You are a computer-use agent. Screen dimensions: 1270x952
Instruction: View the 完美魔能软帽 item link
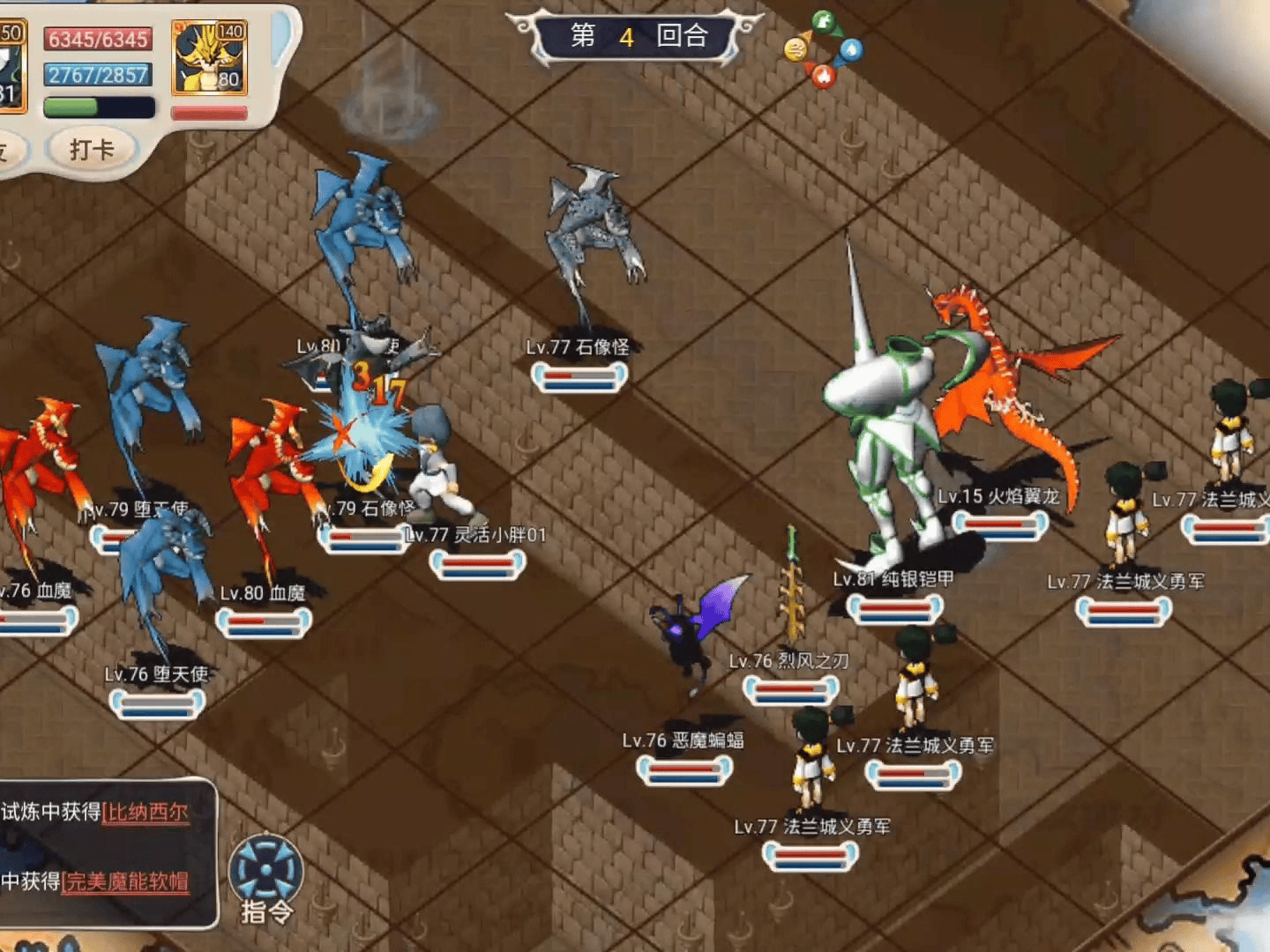click(x=125, y=881)
